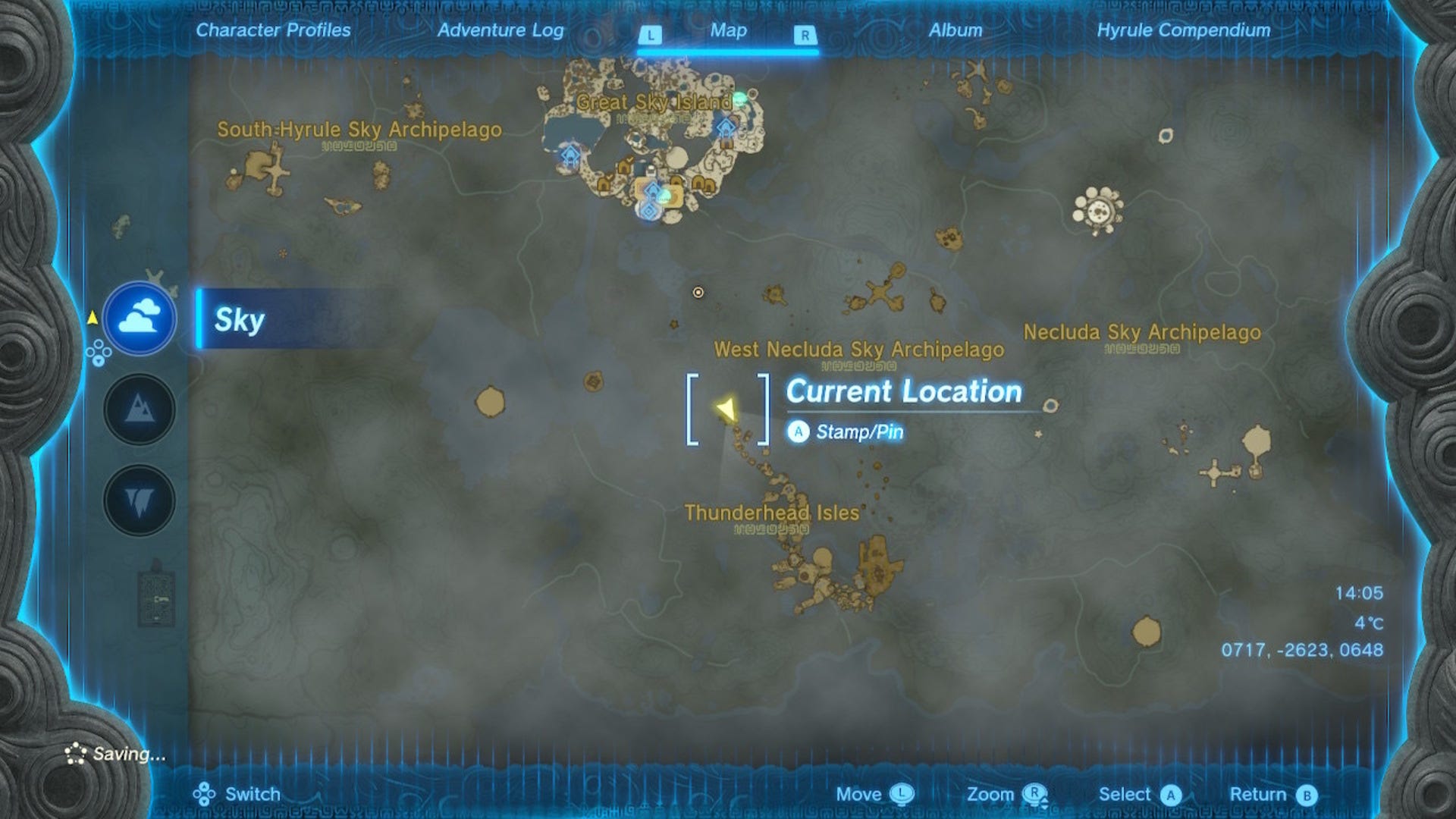Click the Move left-stick icon
Image resolution: width=1456 pixels, height=819 pixels.
click(x=903, y=793)
